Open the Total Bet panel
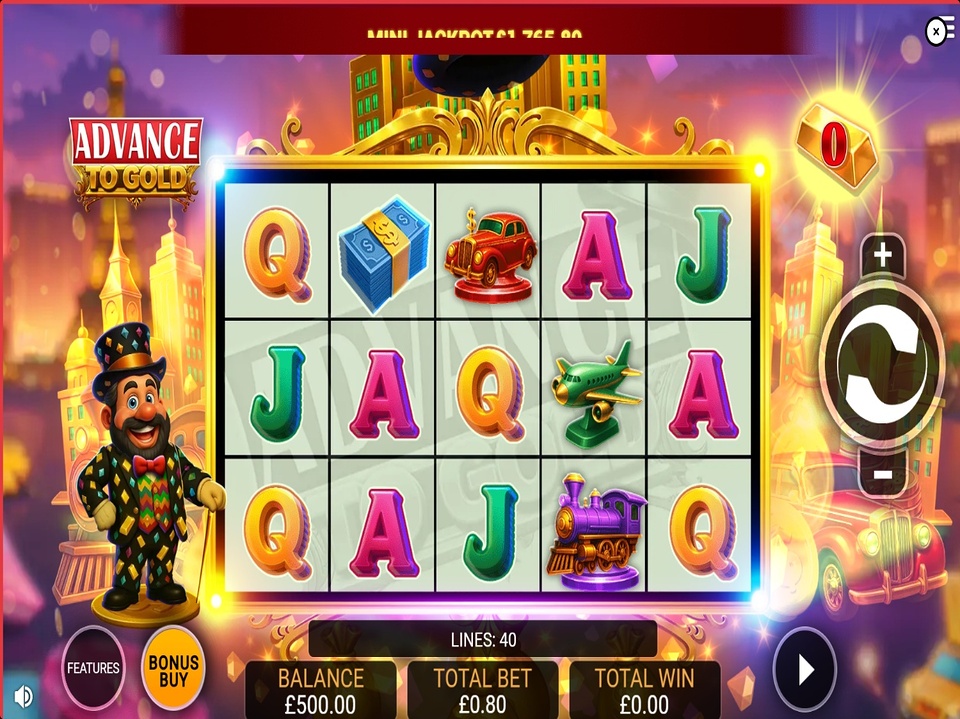The width and height of the screenshot is (960, 719). click(x=482, y=689)
